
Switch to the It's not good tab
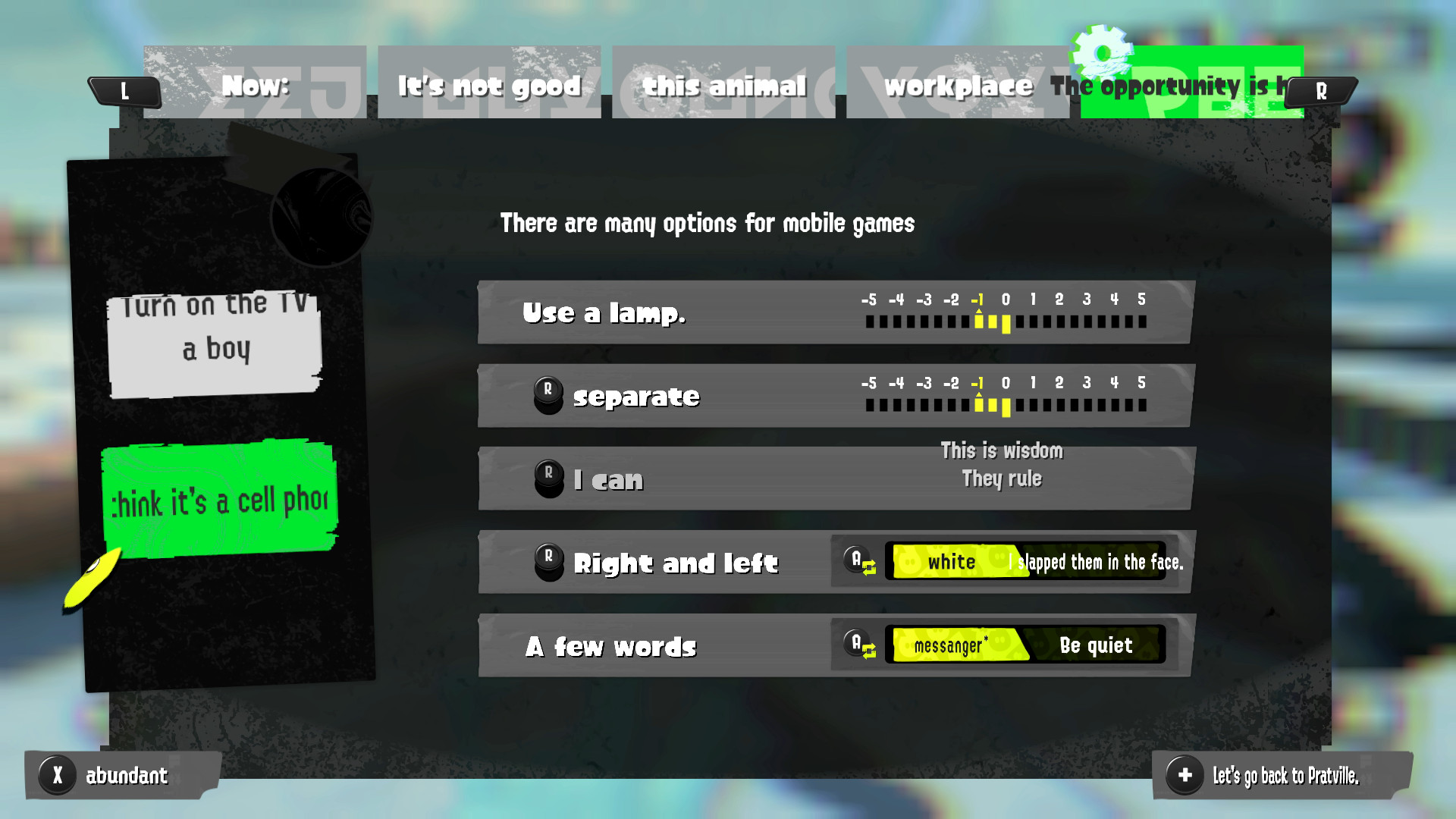tap(489, 86)
